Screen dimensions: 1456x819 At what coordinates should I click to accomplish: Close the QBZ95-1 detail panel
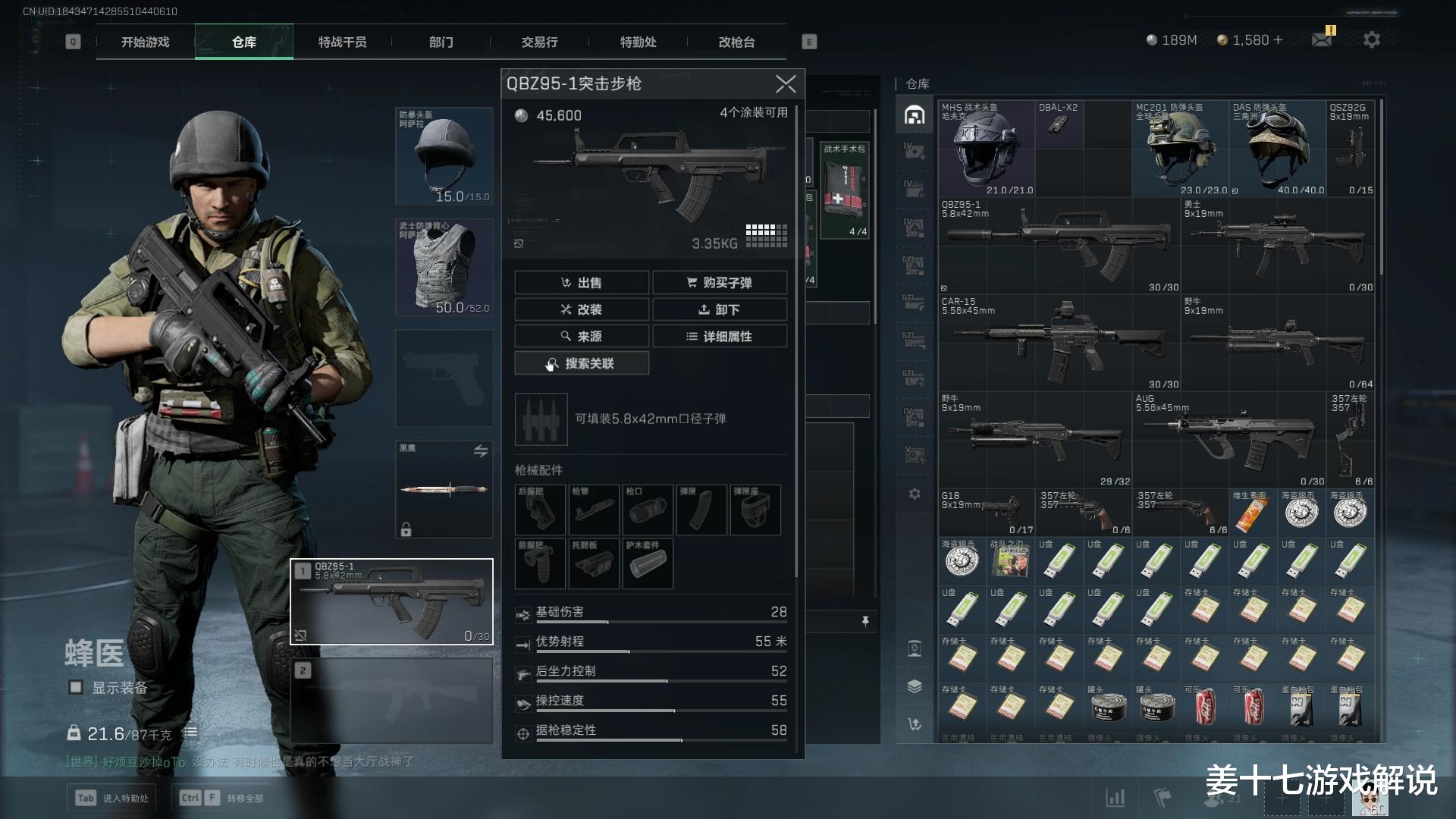click(x=786, y=83)
